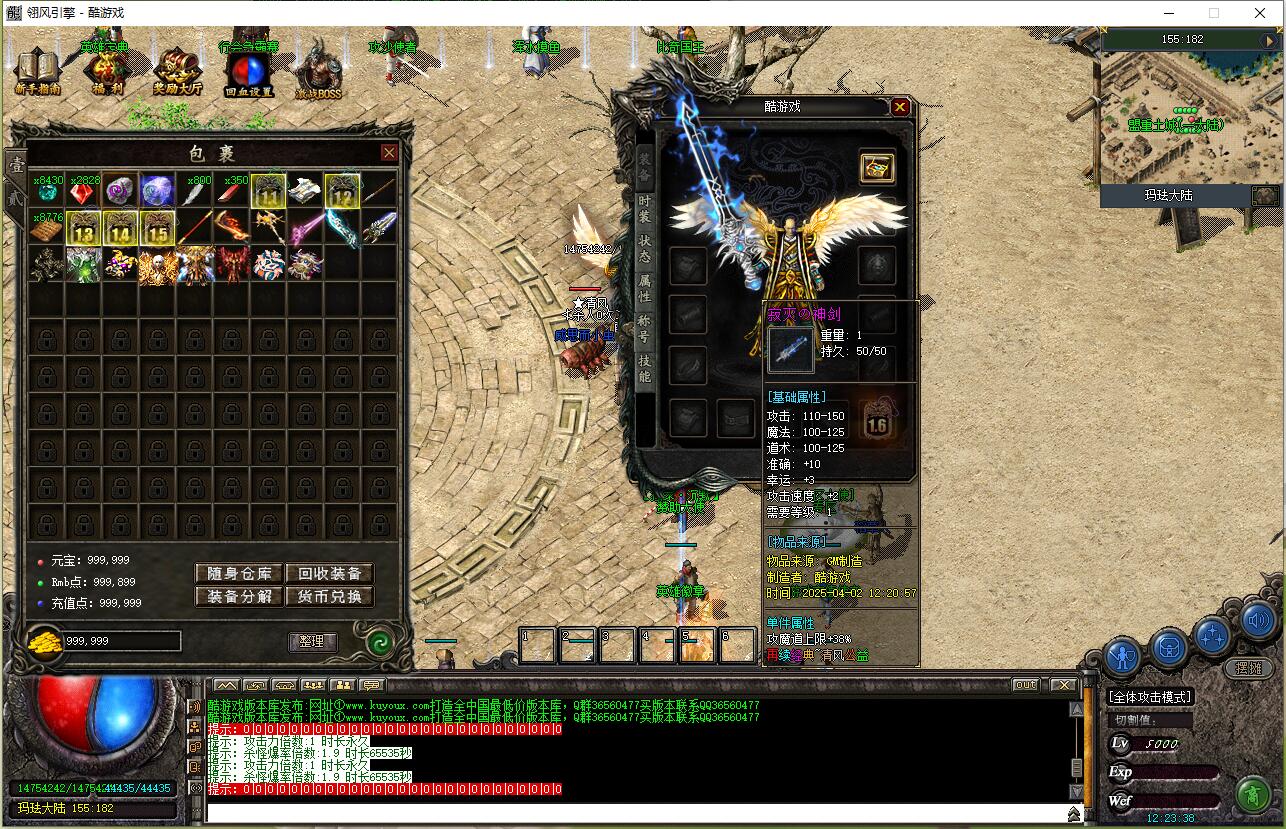Viewport: 1286px width, 829px height.
Task: Click the 回收装备 recycle equipment button
Action: click(330, 573)
